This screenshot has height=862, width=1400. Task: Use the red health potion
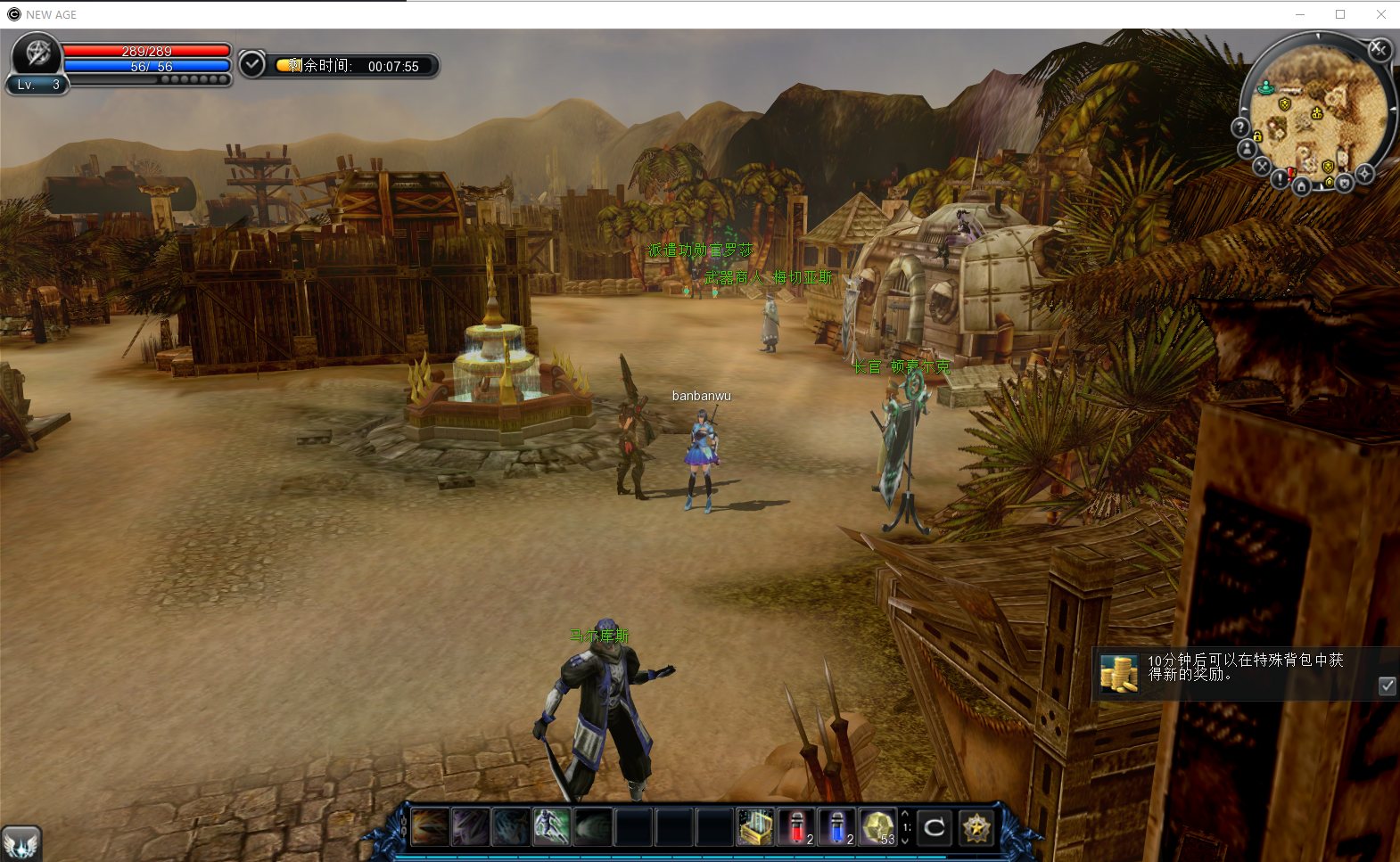pos(796,827)
